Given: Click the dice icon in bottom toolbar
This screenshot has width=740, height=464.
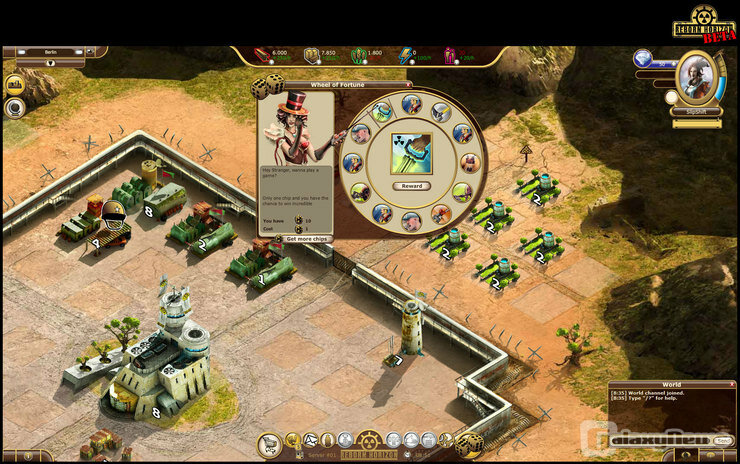Looking at the screenshot, I should [469, 443].
